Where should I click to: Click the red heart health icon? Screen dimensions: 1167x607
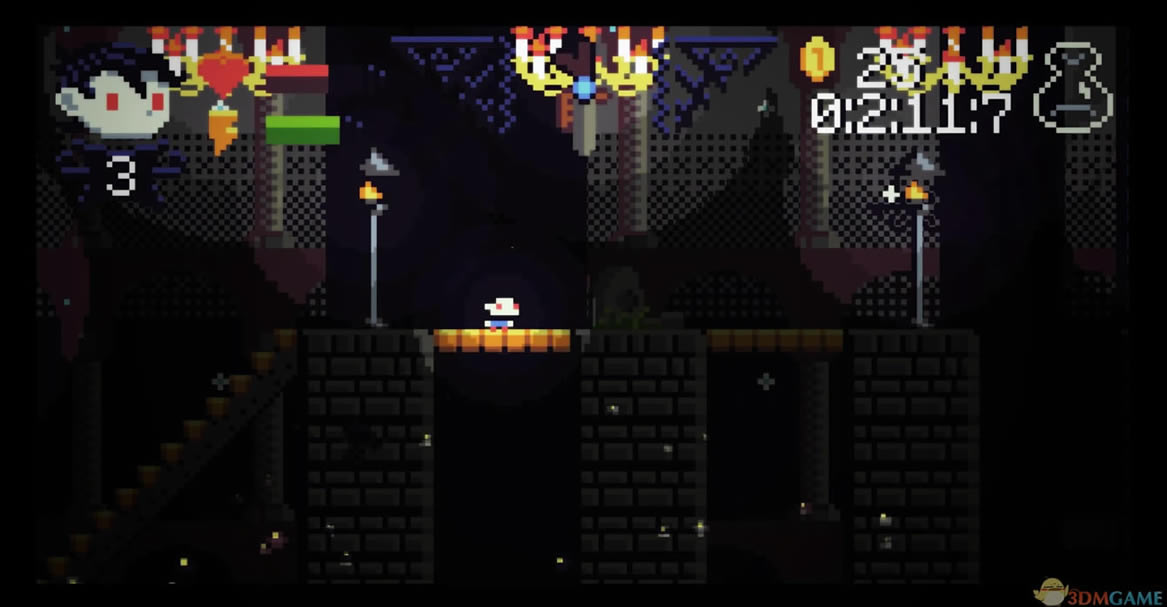[x=223, y=73]
